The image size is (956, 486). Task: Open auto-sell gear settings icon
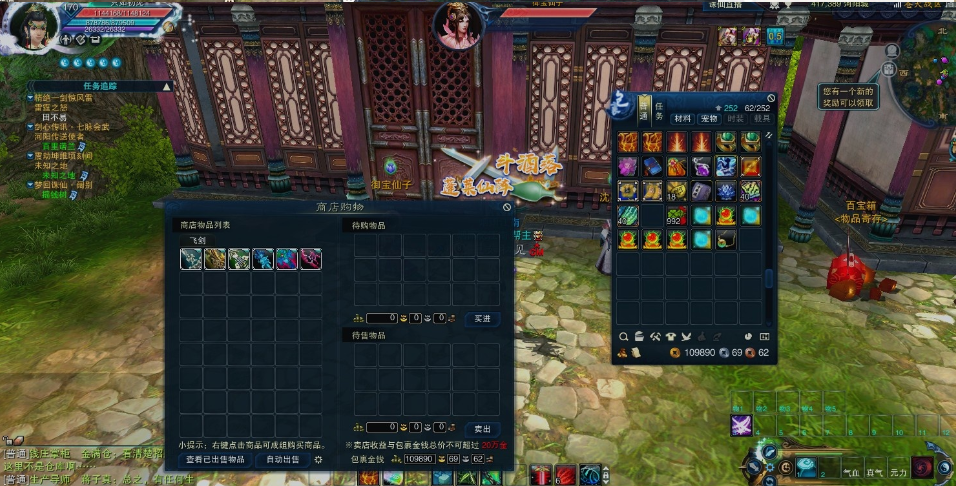318,459
